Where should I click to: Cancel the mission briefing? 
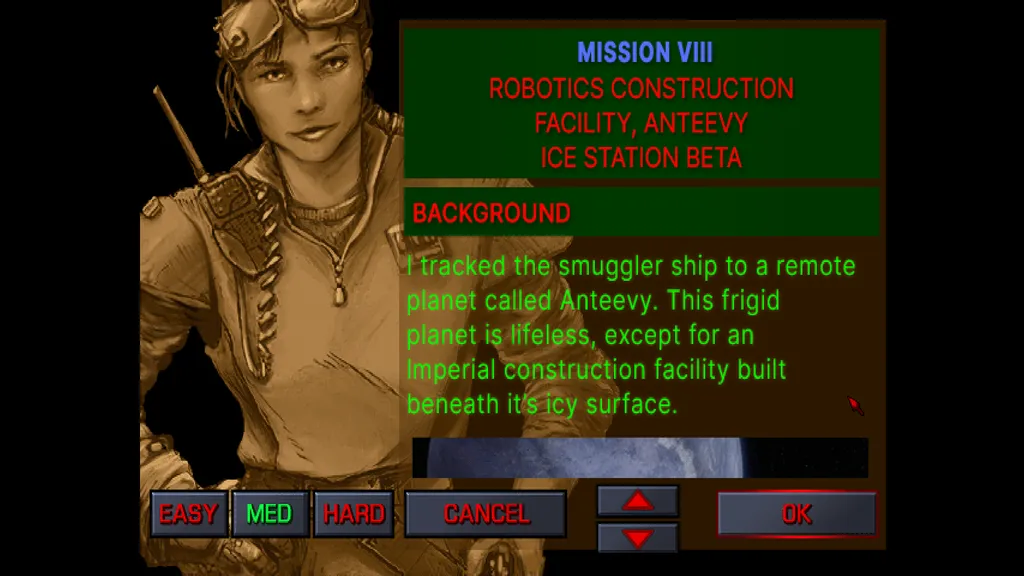[x=486, y=514]
